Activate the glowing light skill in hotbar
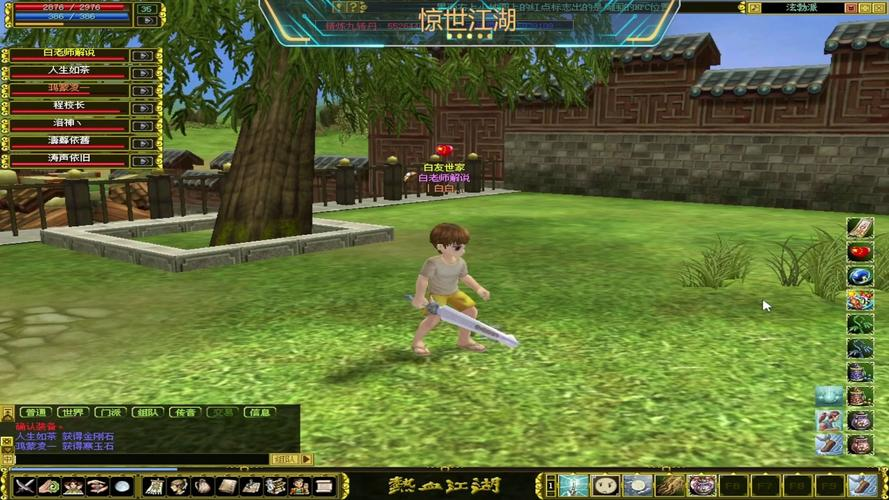The image size is (889, 500). point(574,486)
